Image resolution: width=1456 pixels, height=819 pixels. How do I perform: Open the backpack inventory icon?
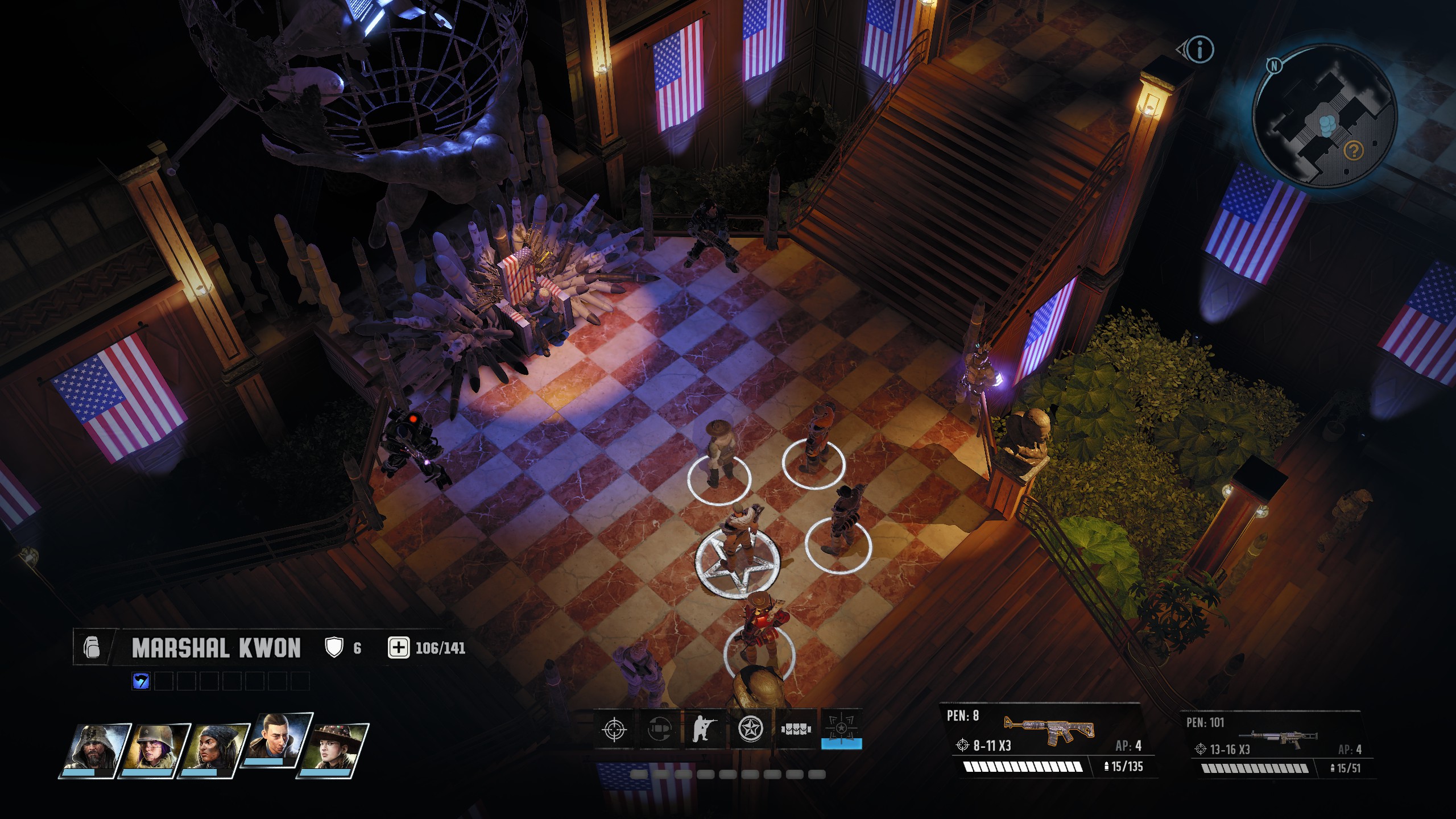tap(92, 648)
